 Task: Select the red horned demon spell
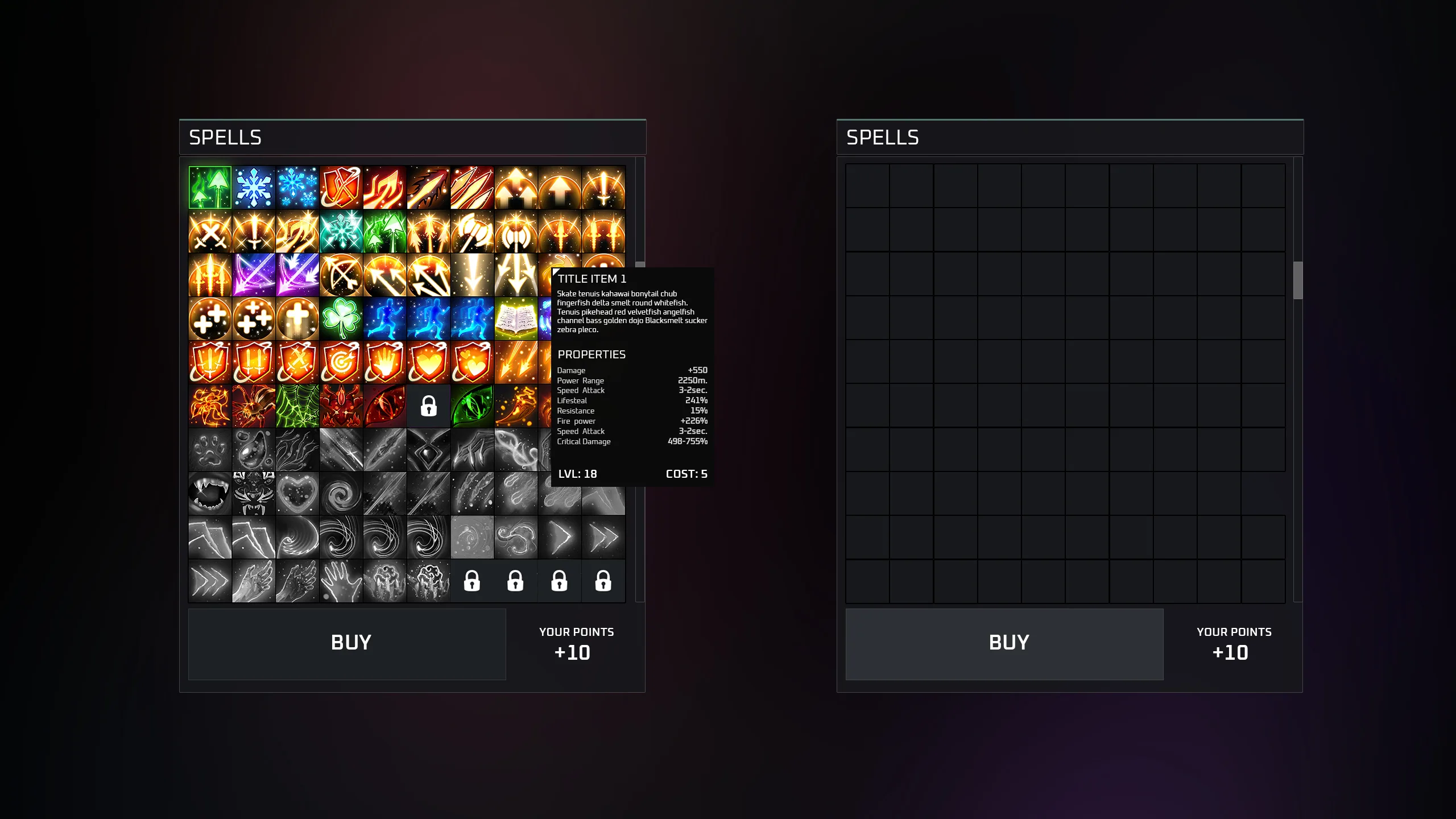coord(341,406)
